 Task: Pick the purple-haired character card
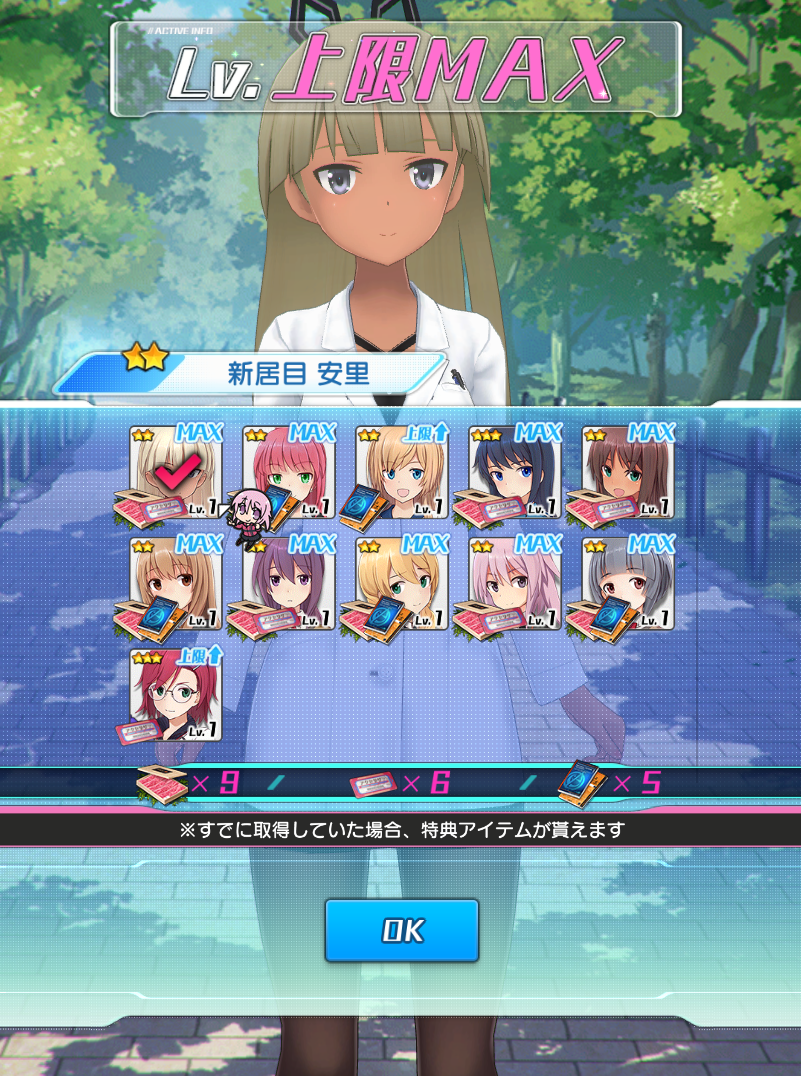(x=289, y=584)
